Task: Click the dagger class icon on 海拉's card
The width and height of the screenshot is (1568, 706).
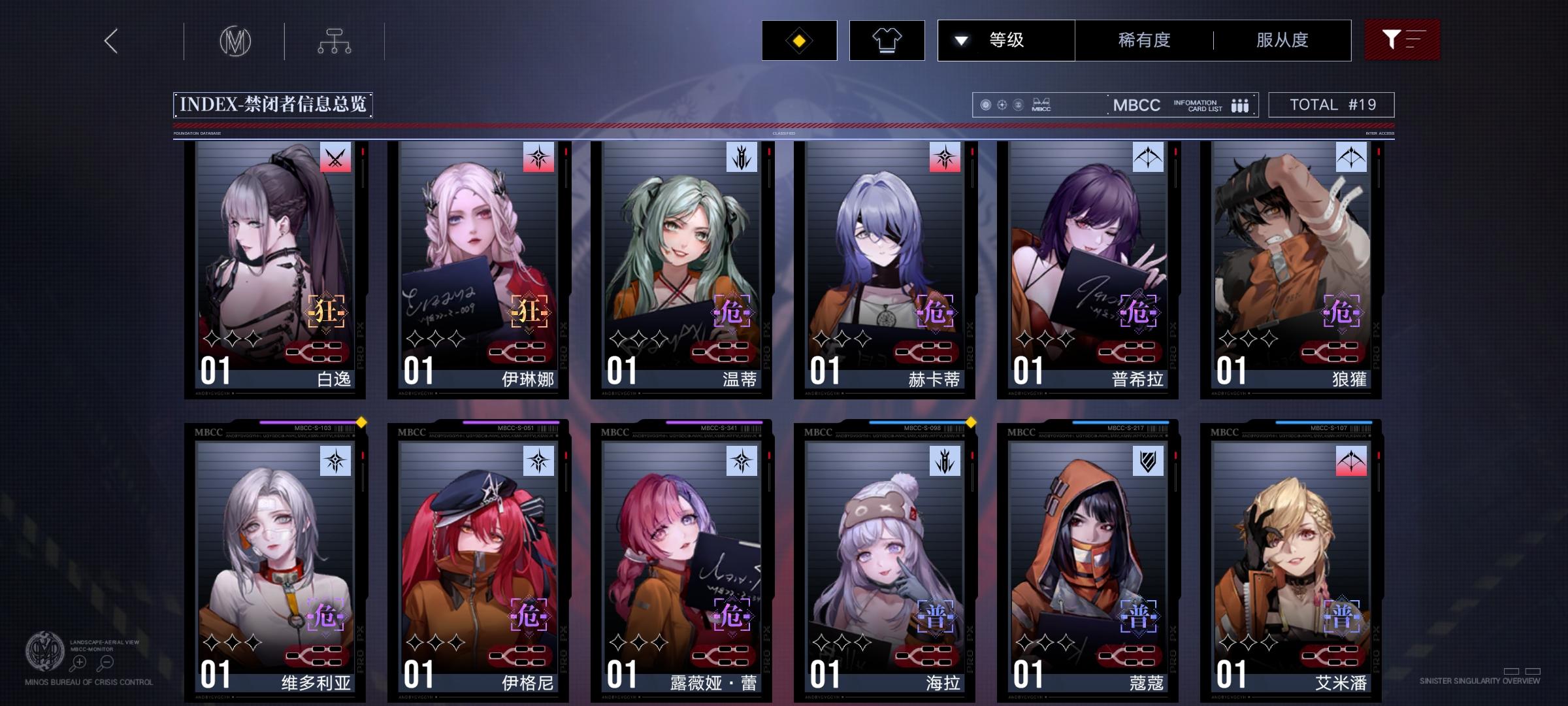Action: click(x=945, y=462)
